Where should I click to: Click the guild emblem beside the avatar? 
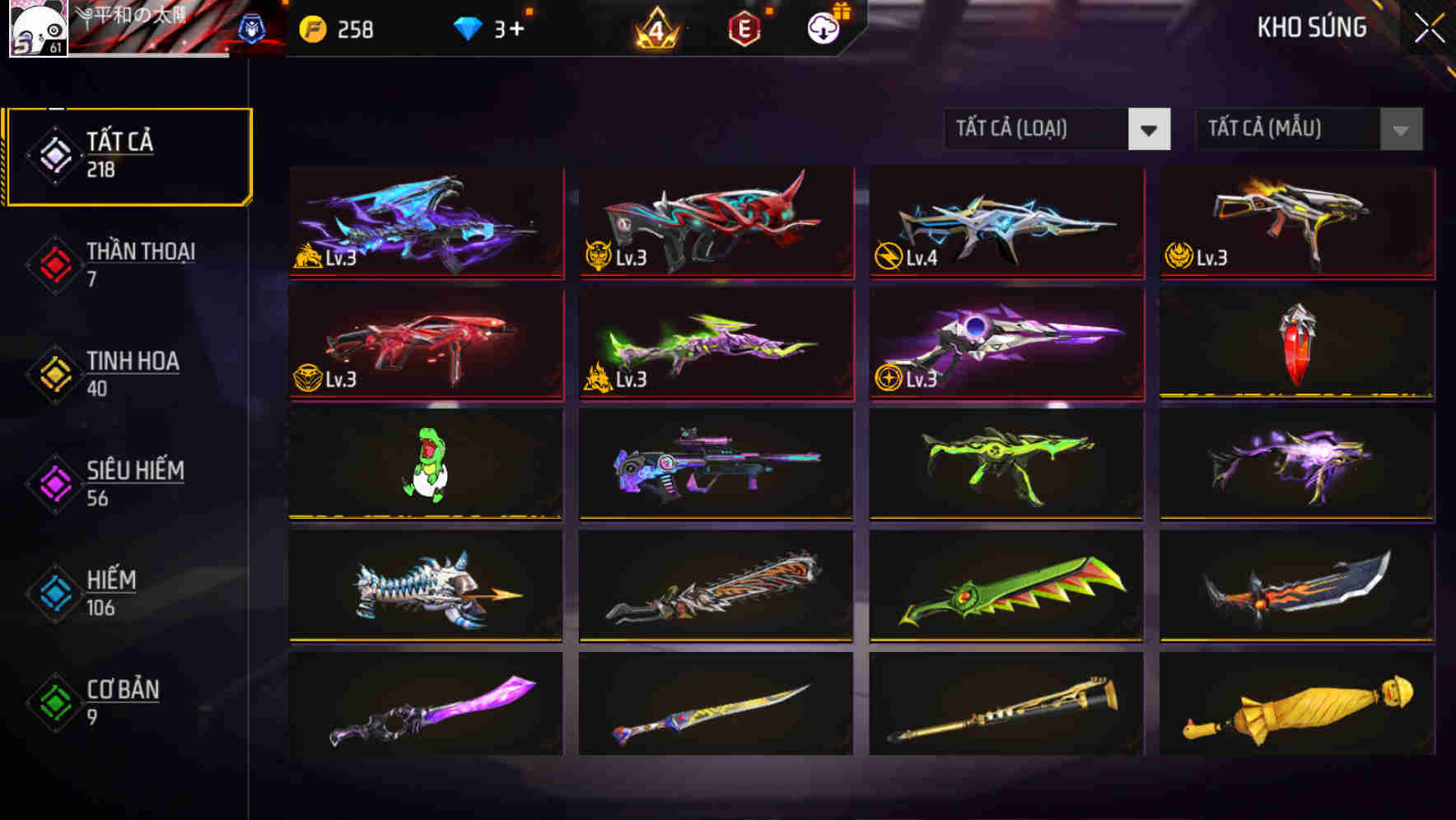(x=257, y=27)
